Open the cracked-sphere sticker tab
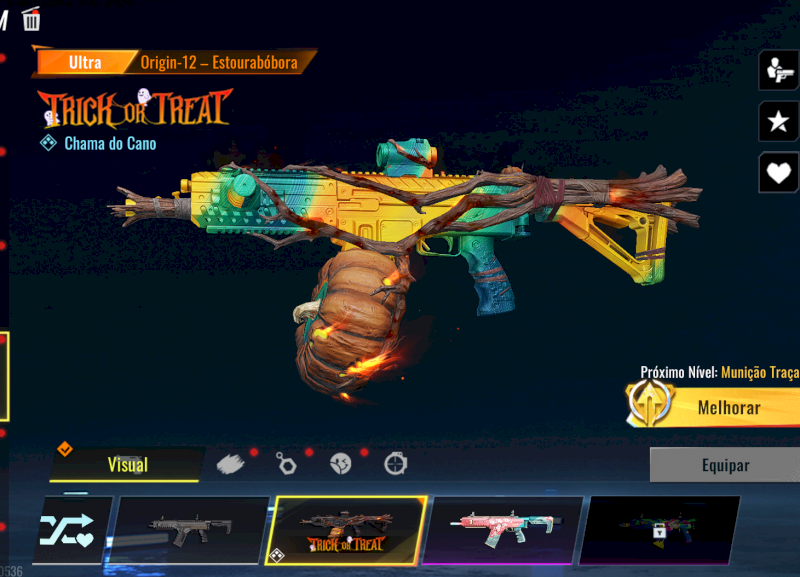Viewport: 800px width, 577px height. pos(340,463)
